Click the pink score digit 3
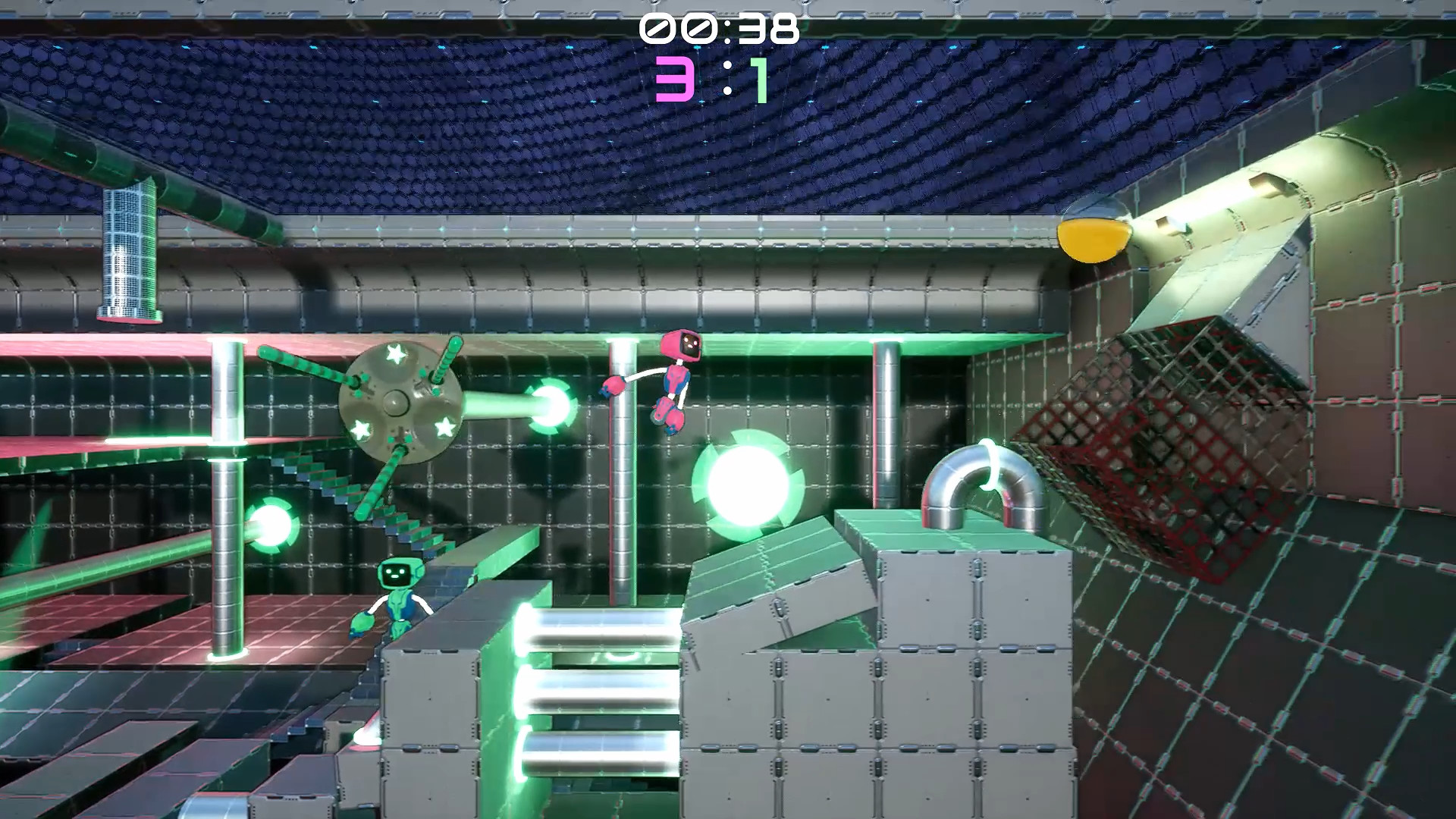The height and width of the screenshot is (819, 1456). pos(675,80)
